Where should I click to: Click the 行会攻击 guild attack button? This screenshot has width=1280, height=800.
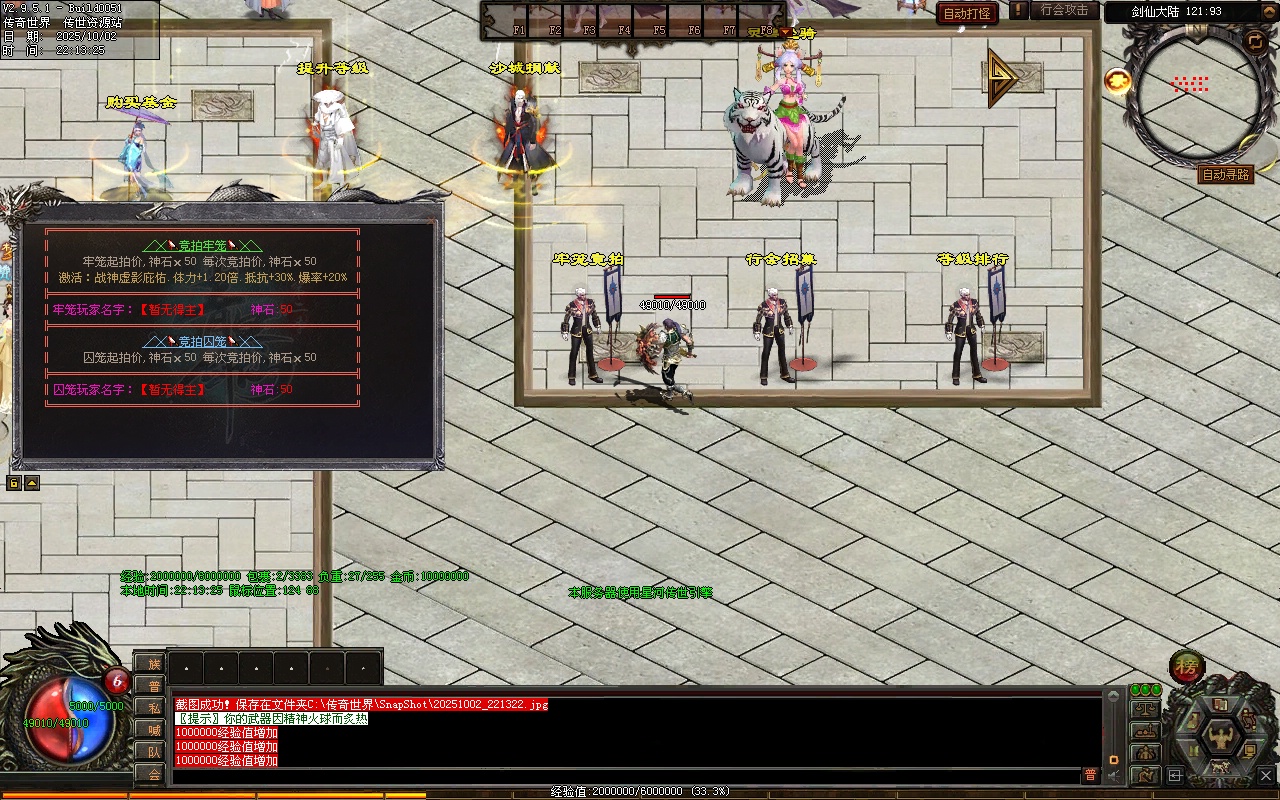click(x=1064, y=10)
